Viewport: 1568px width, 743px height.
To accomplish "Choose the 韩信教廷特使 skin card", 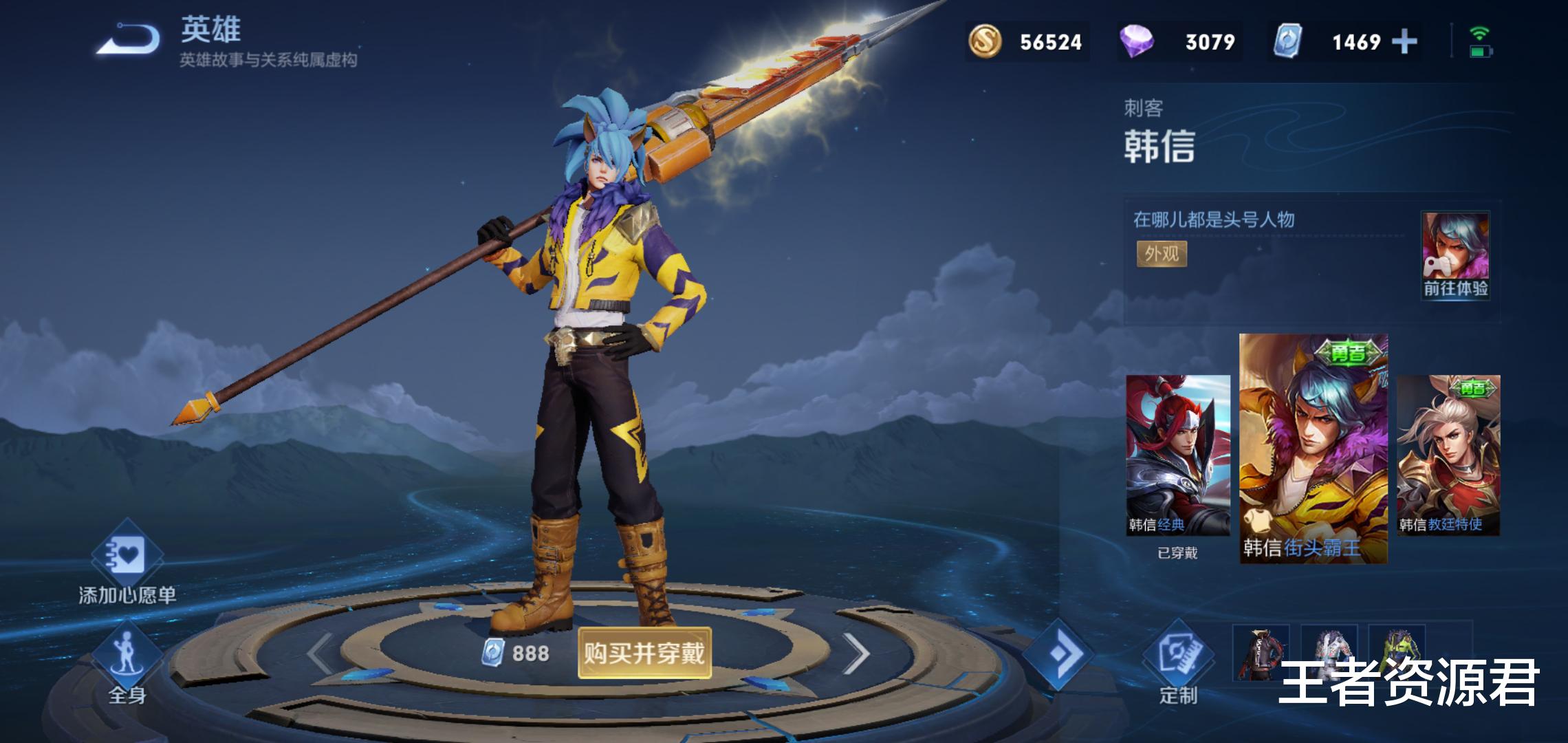I will (x=1448, y=455).
